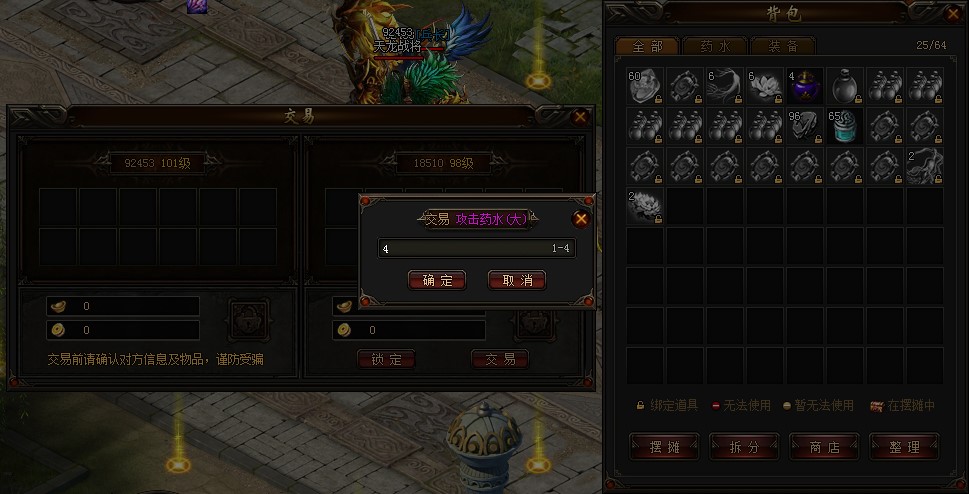
Task: Switch to the 药水 potions tab
Action: [708, 46]
